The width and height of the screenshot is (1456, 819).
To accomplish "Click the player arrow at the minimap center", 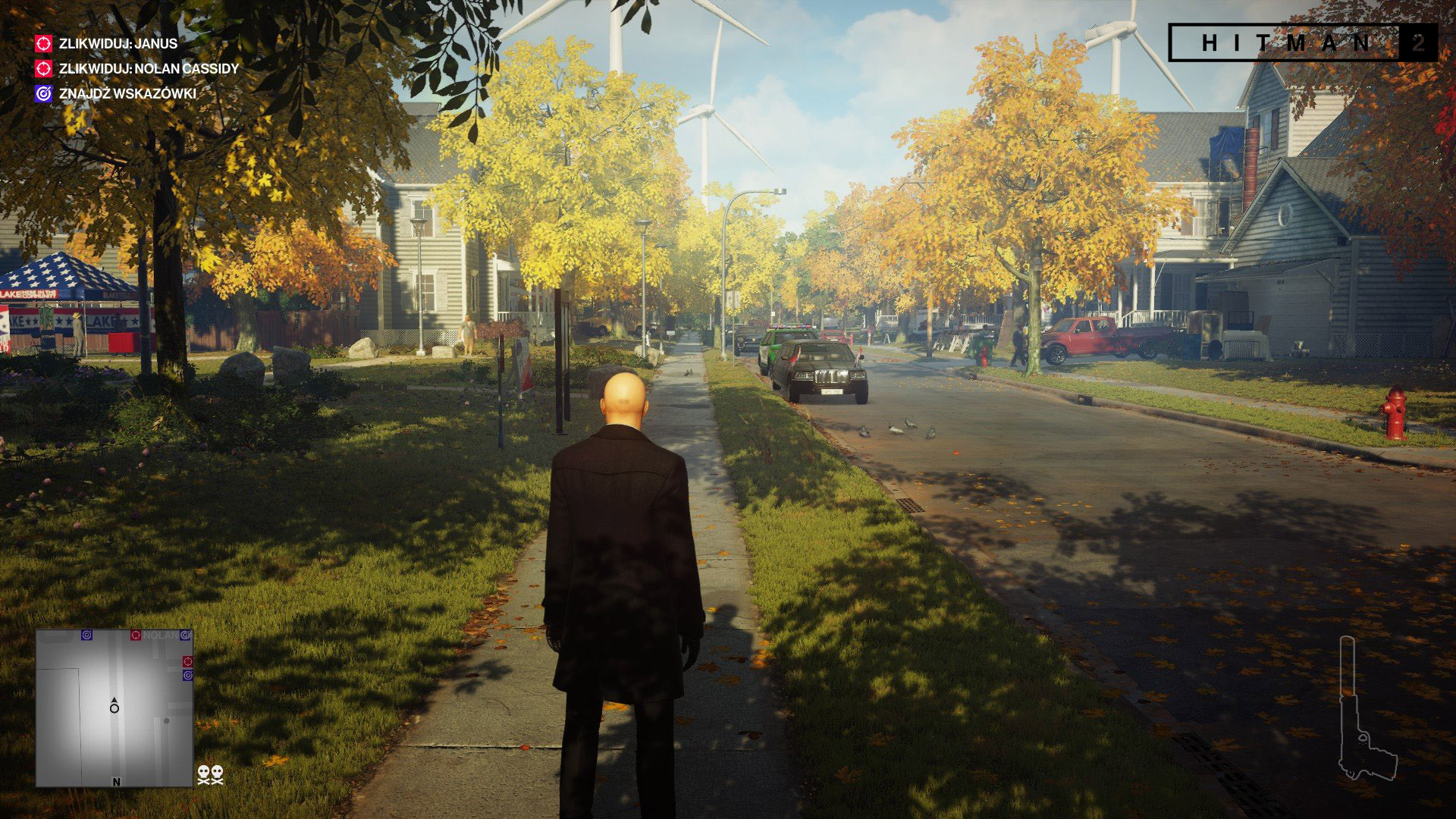I will (x=115, y=707).
